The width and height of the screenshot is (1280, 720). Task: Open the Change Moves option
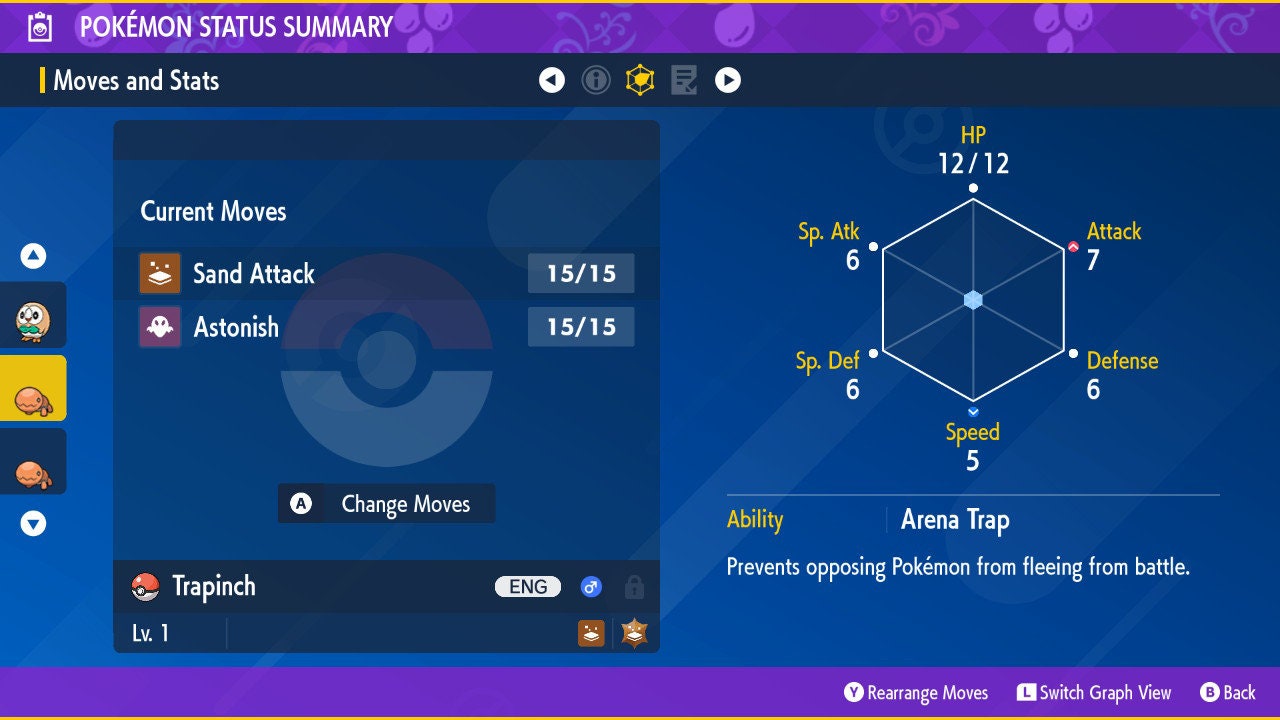[x=386, y=504]
